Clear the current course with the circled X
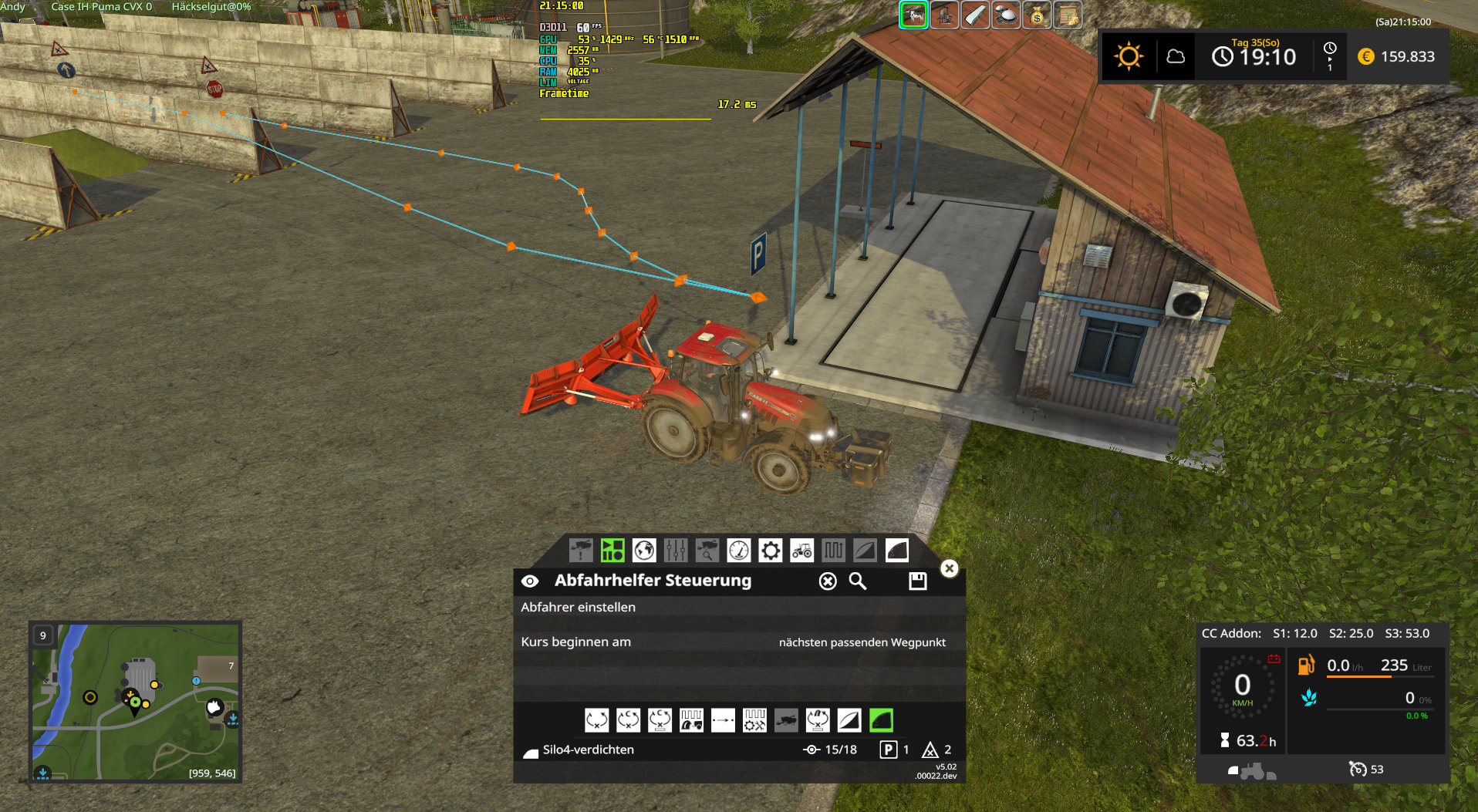 point(828,581)
